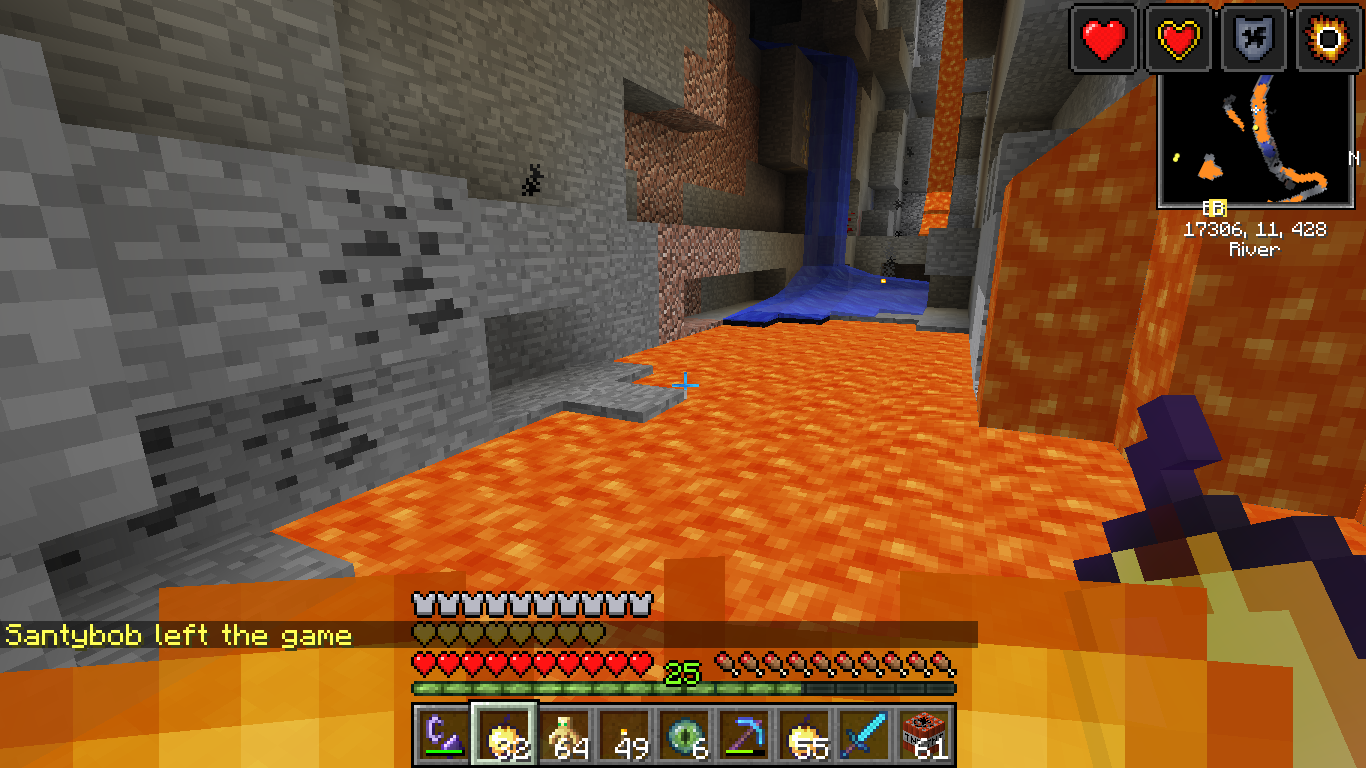Click the minimap in the corner
The image size is (1366, 768).
(x=1257, y=142)
